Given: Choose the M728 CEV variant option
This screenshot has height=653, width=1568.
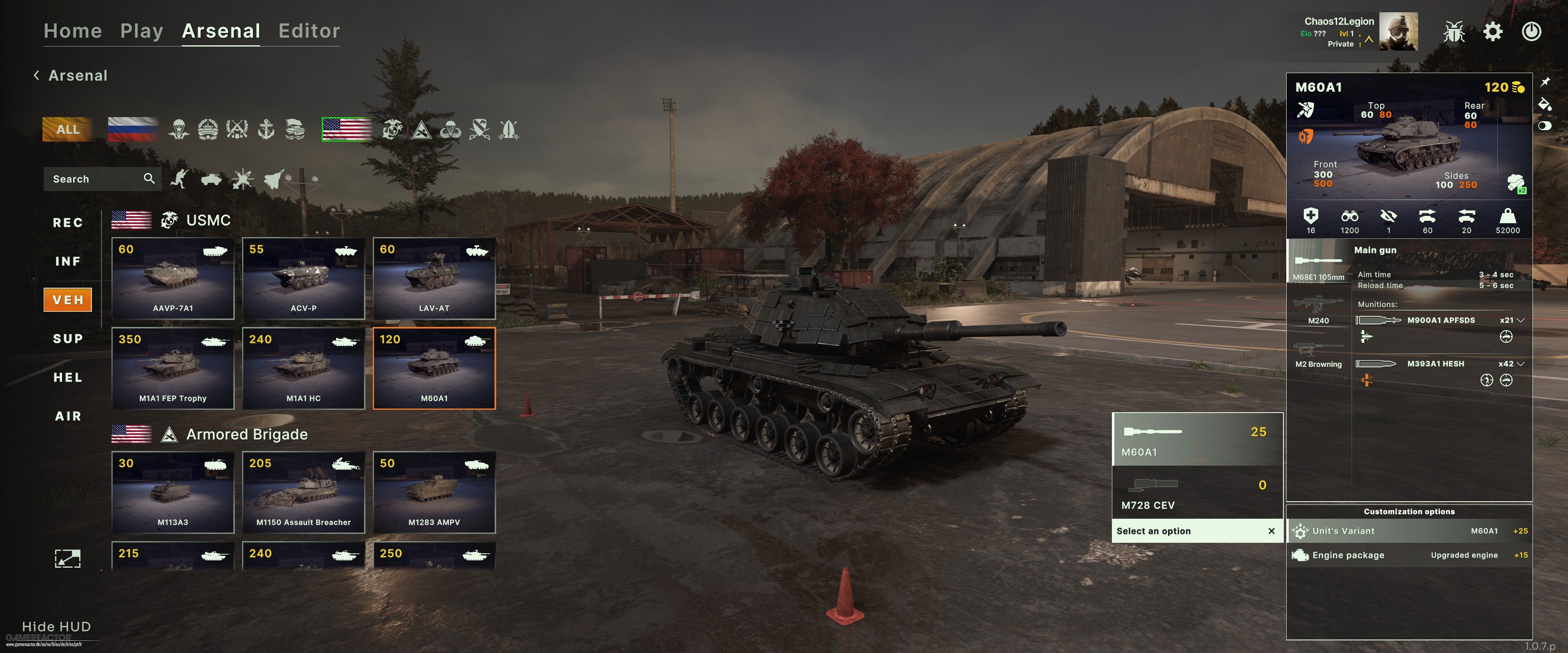Looking at the screenshot, I should [x=1197, y=493].
